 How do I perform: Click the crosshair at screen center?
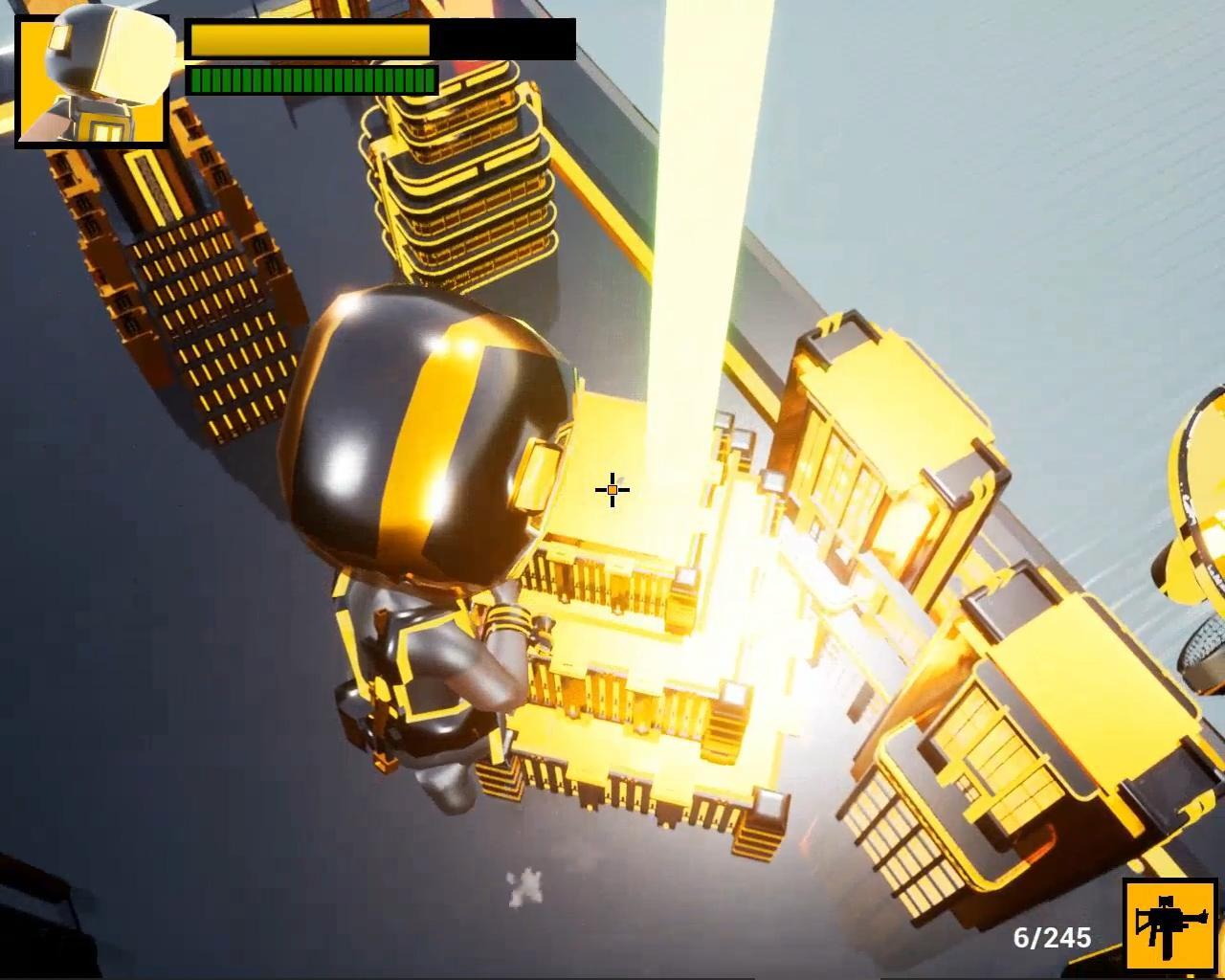pyautogui.click(x=612, y=489)
